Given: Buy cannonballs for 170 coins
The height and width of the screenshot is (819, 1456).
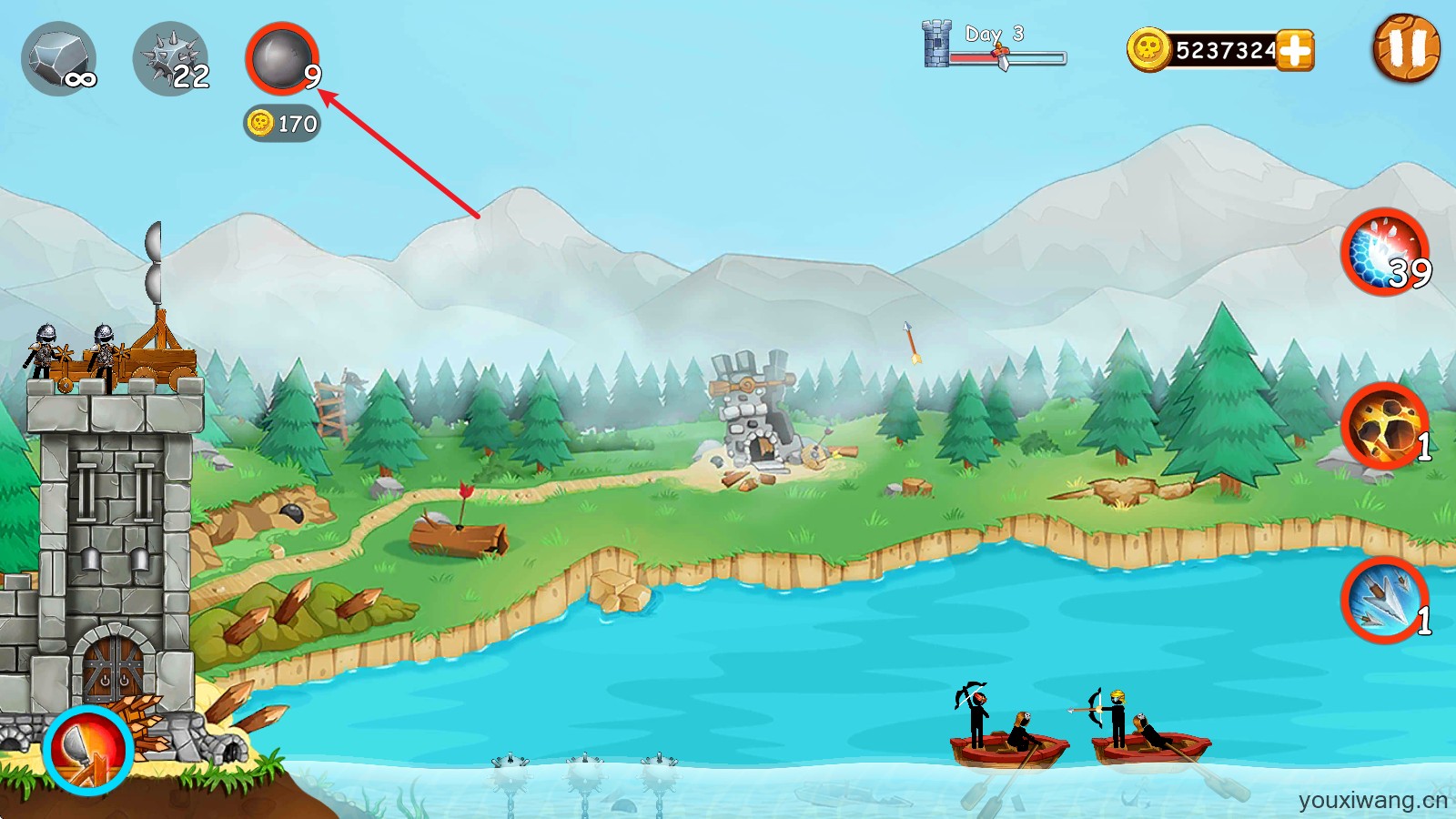Looking at the screenshot, I should click(282, 123).
